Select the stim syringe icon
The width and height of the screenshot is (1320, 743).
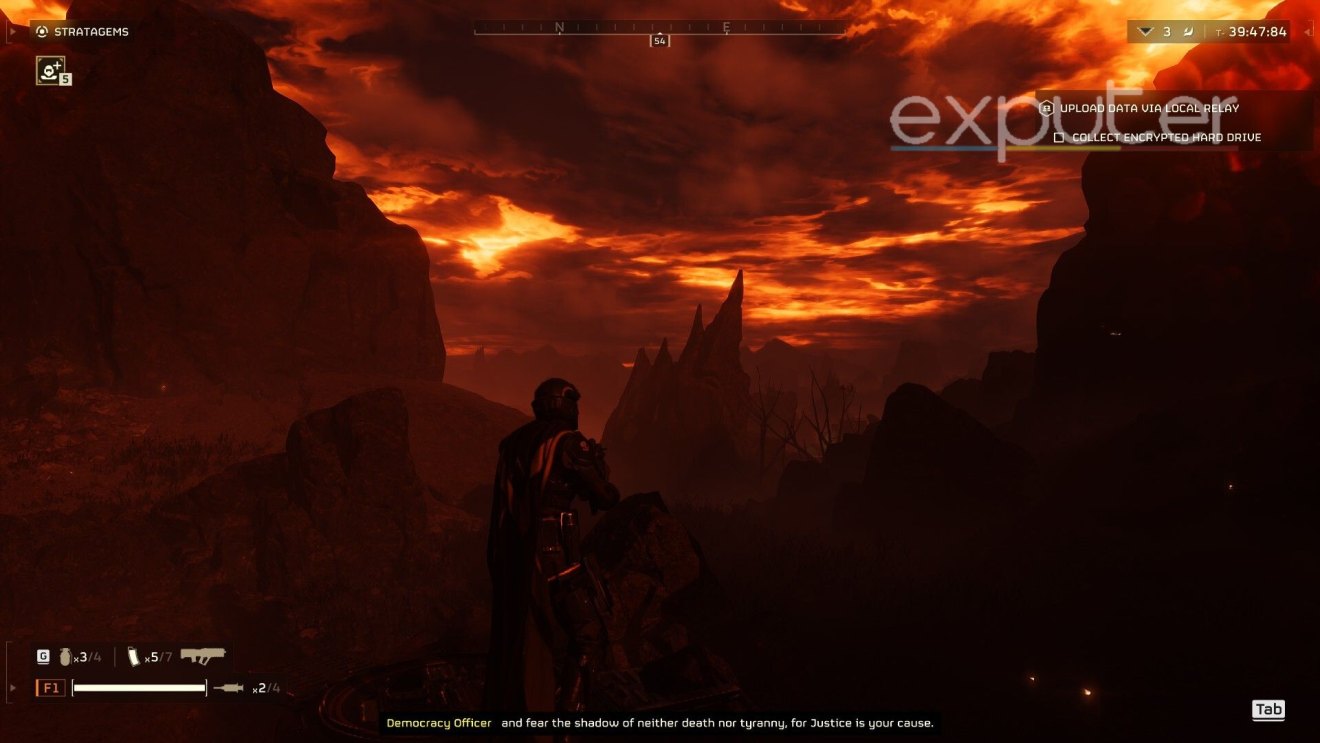click(x=228, y=688)
